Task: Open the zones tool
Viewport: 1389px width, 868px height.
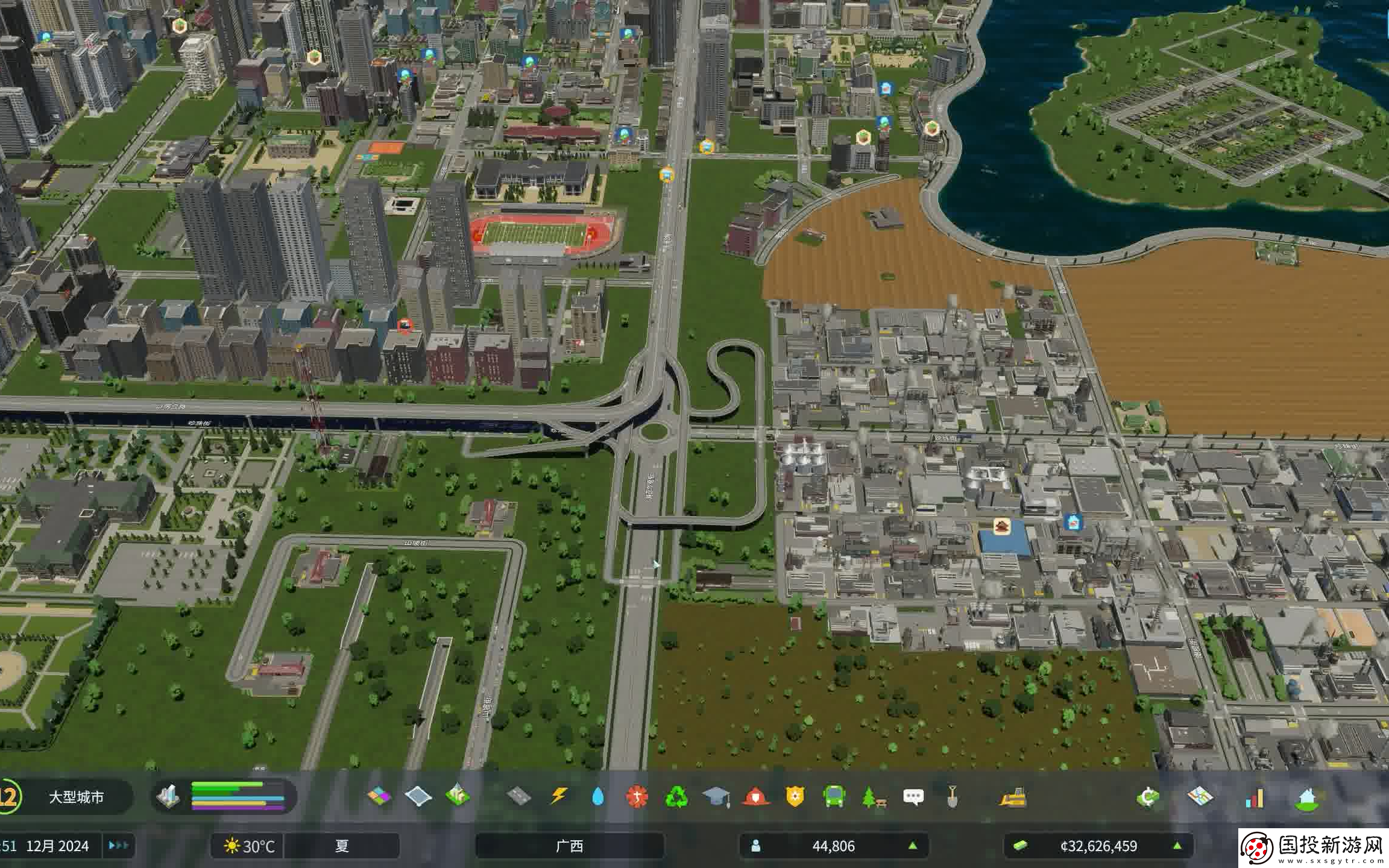Action: point(379,796)
